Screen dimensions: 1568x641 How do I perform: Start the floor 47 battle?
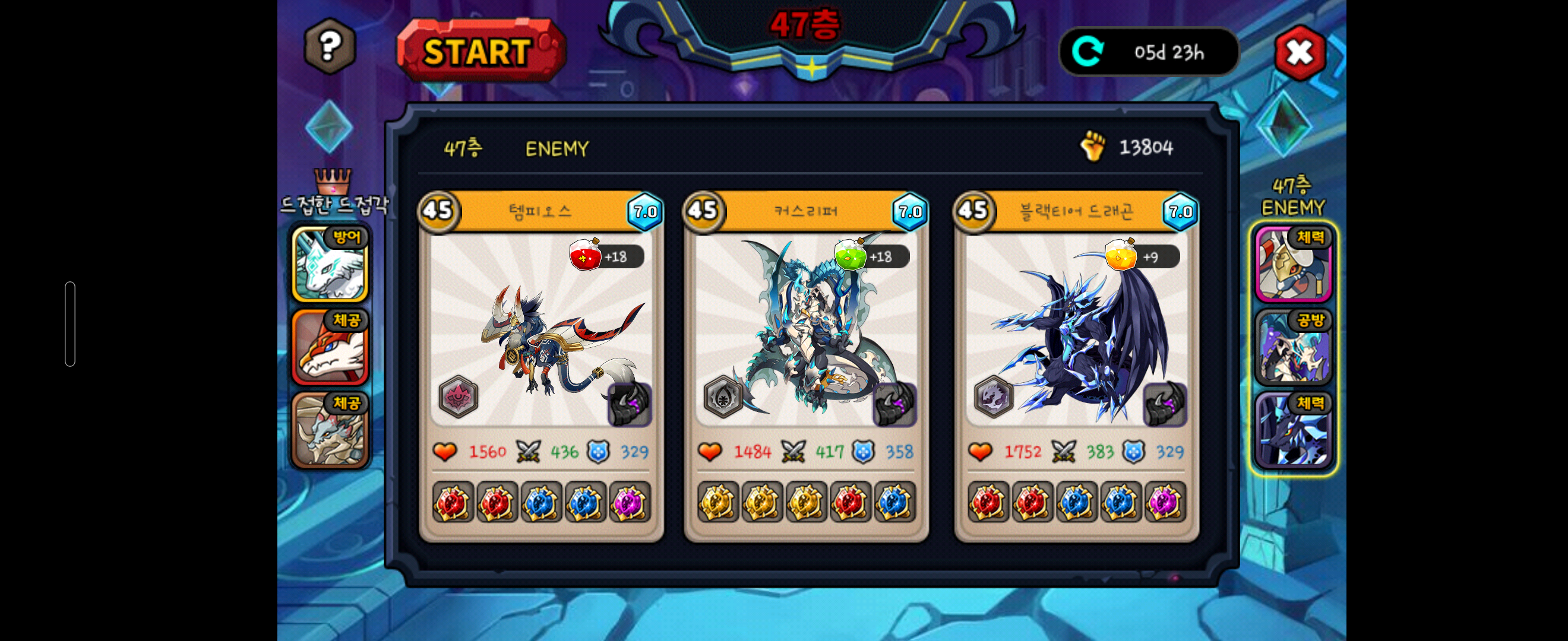tap(480, 51)
